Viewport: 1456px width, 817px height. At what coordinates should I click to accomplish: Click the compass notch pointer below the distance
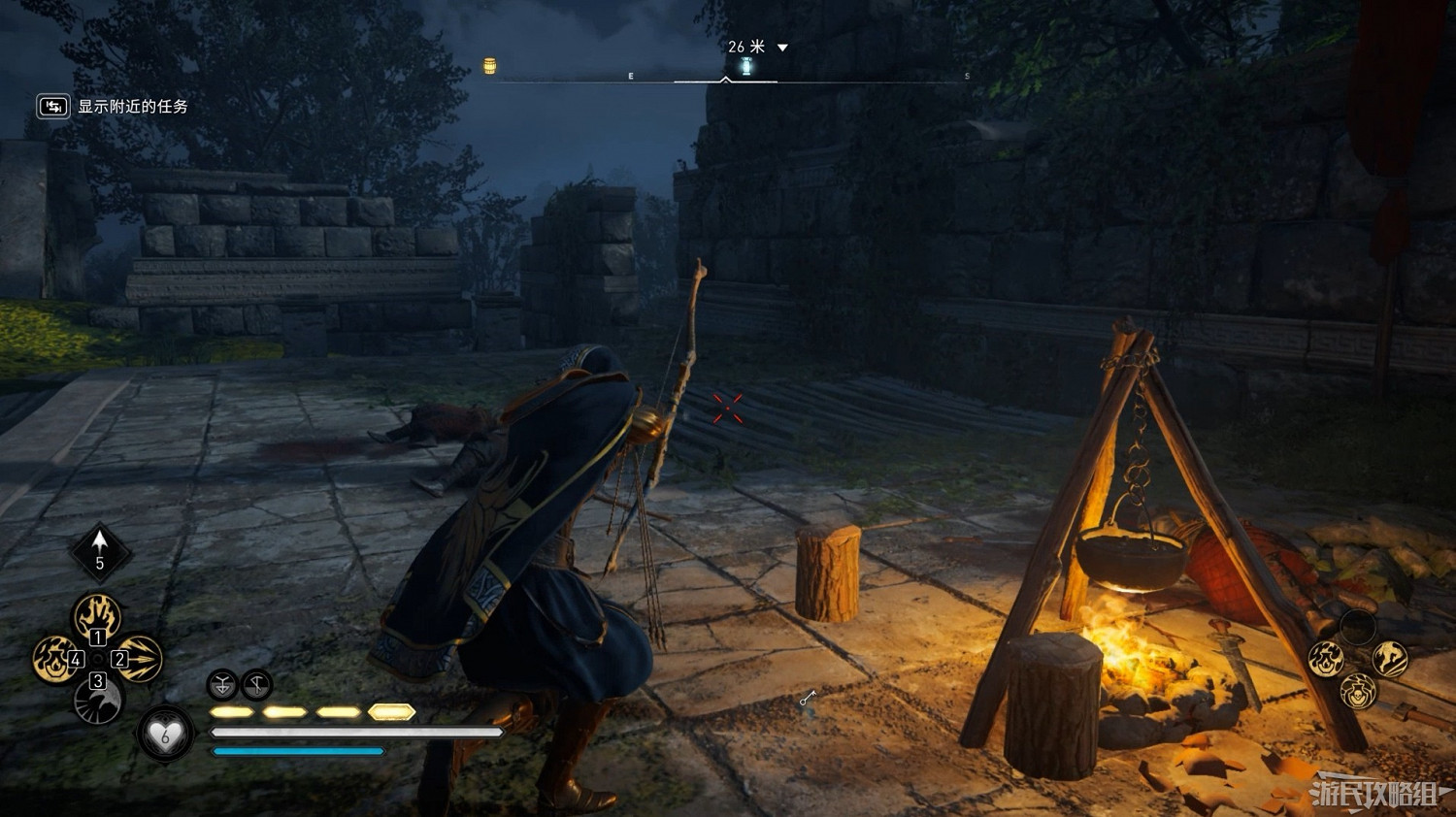724,78
